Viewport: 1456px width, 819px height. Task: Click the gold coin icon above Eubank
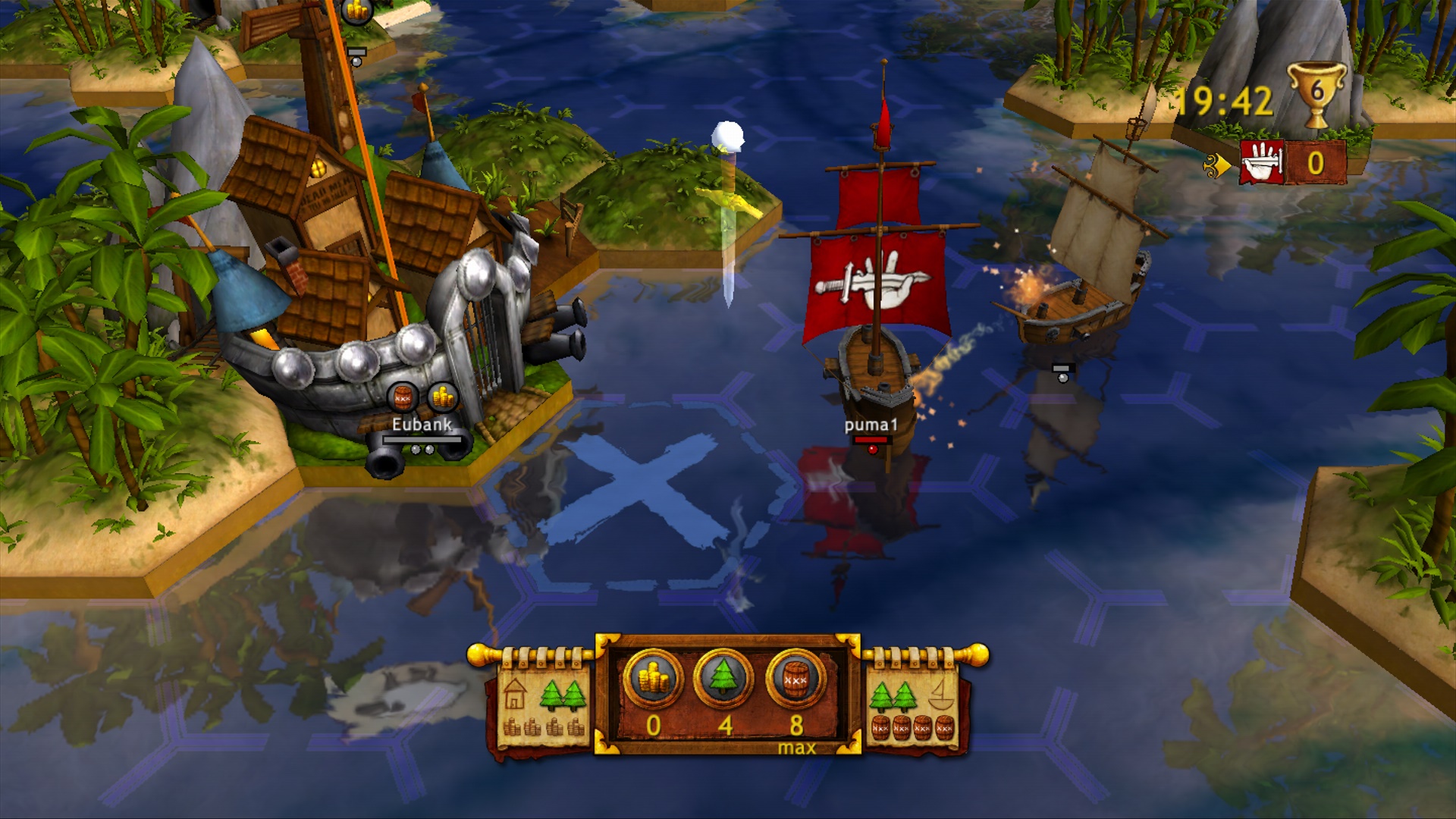pos(442,397)
